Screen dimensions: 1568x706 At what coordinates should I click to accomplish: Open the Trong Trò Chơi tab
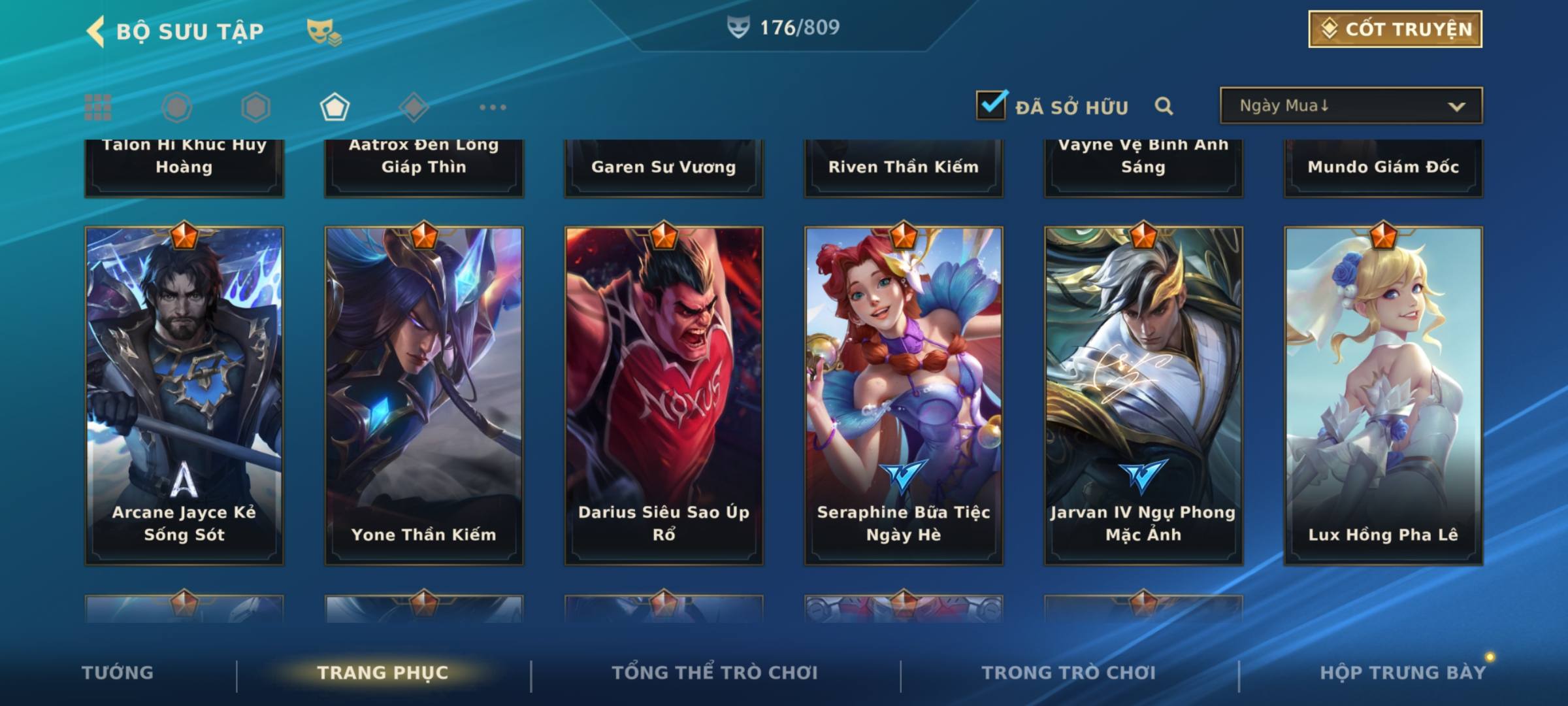click(x=1069, y=673)
